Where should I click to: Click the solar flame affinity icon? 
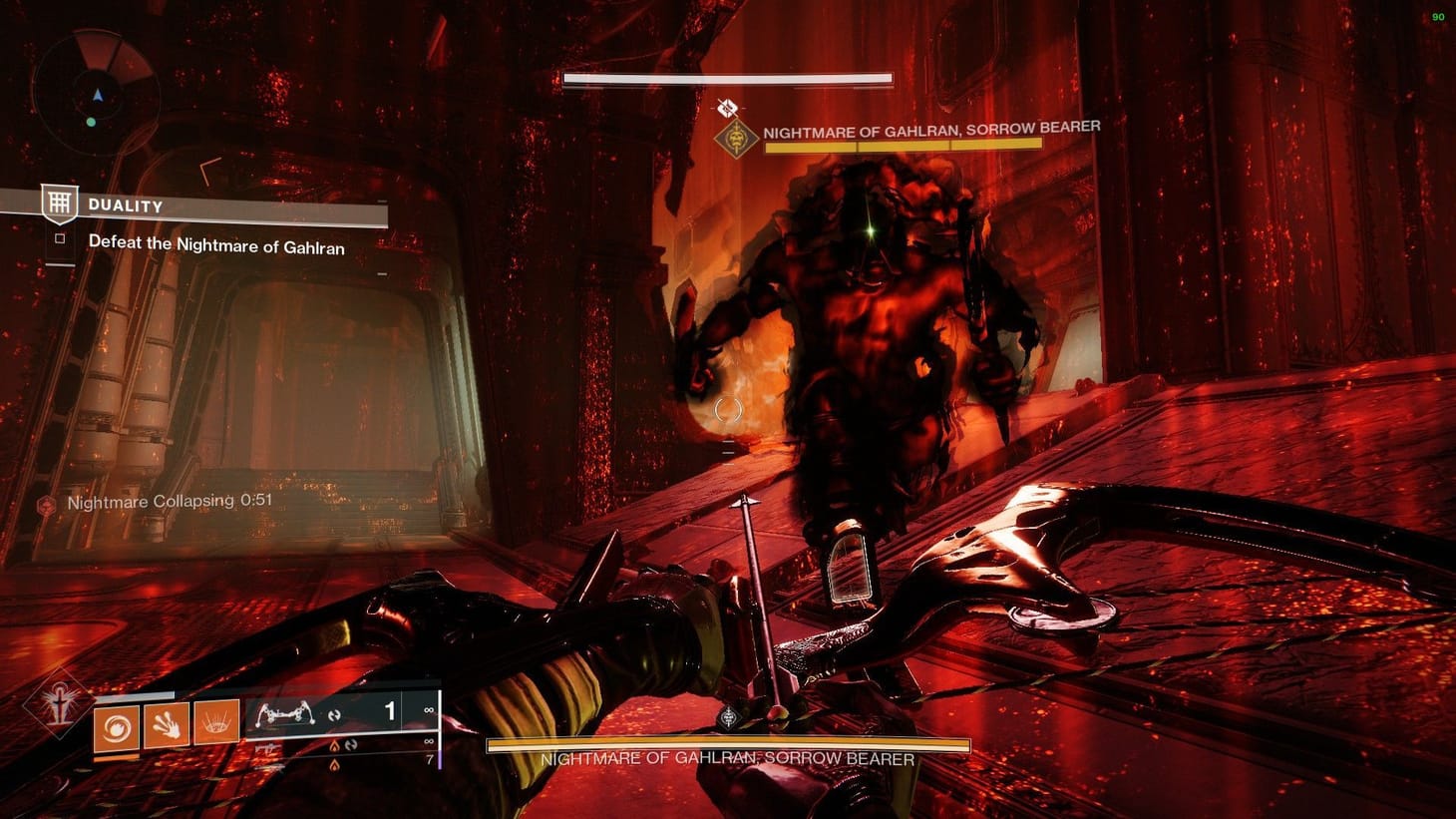(x=335, y=748)
